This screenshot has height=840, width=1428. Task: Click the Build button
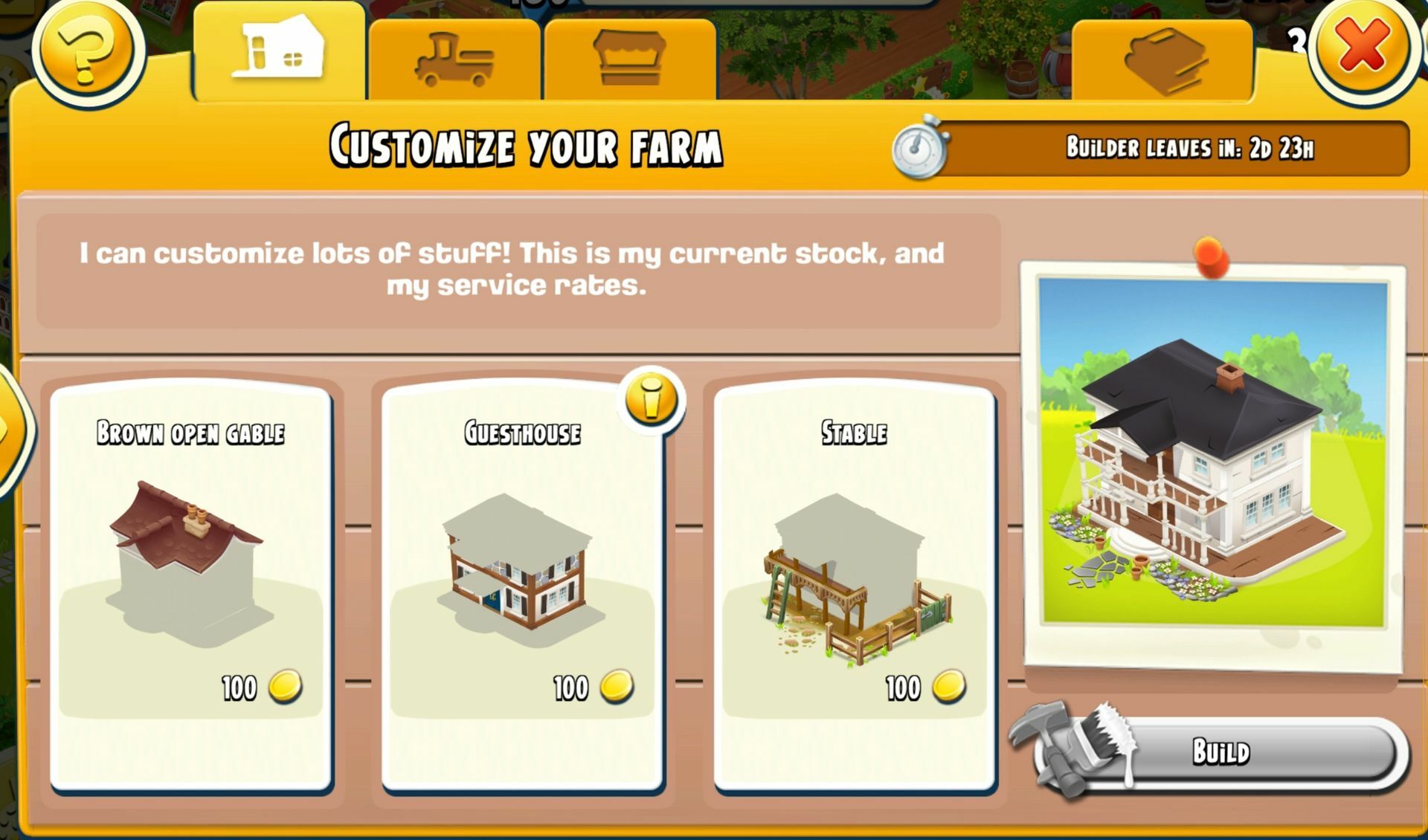1221,752
